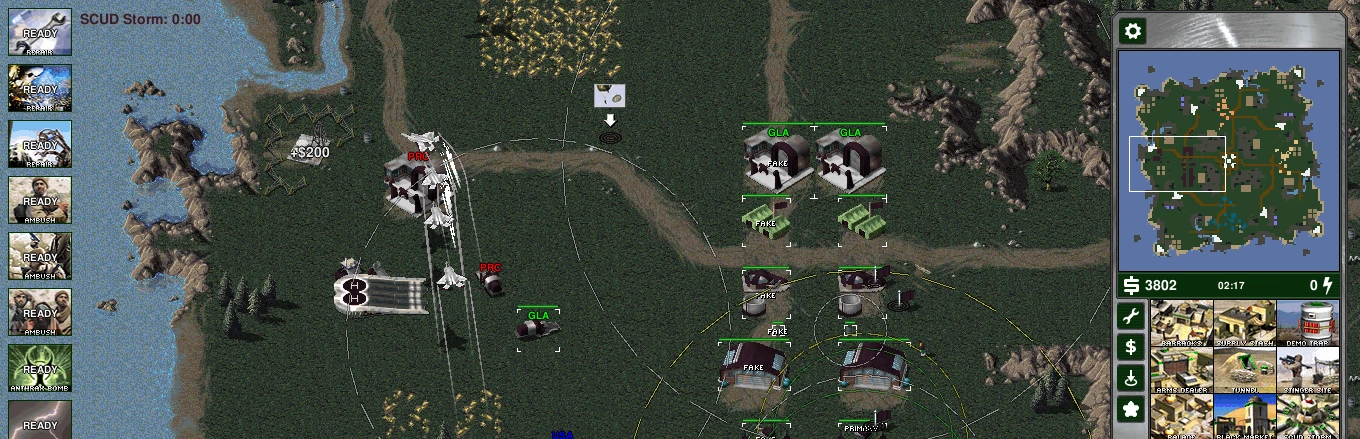Click the joystick-shaped sidebar button
The width and height of the screenshot is (1360, 439).
(x=1131, y=378)
